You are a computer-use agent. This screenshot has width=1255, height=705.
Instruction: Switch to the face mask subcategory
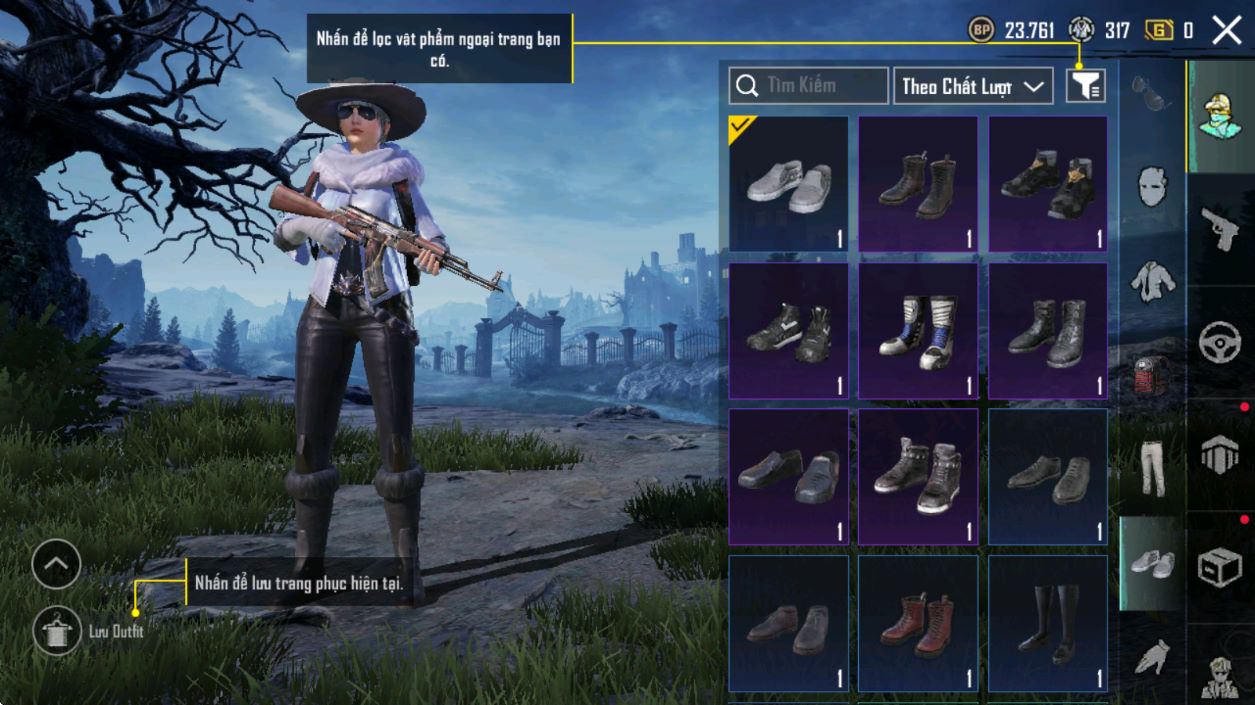pyautogui.click(x=1151, y=187)
